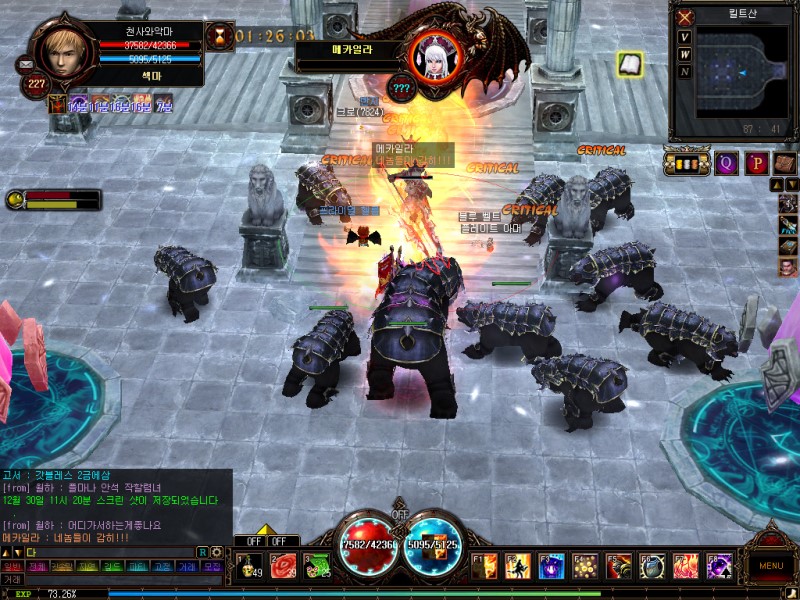Click the hourglass timer icon
Screen dimensions: 800x600
(x=219, y=37)
